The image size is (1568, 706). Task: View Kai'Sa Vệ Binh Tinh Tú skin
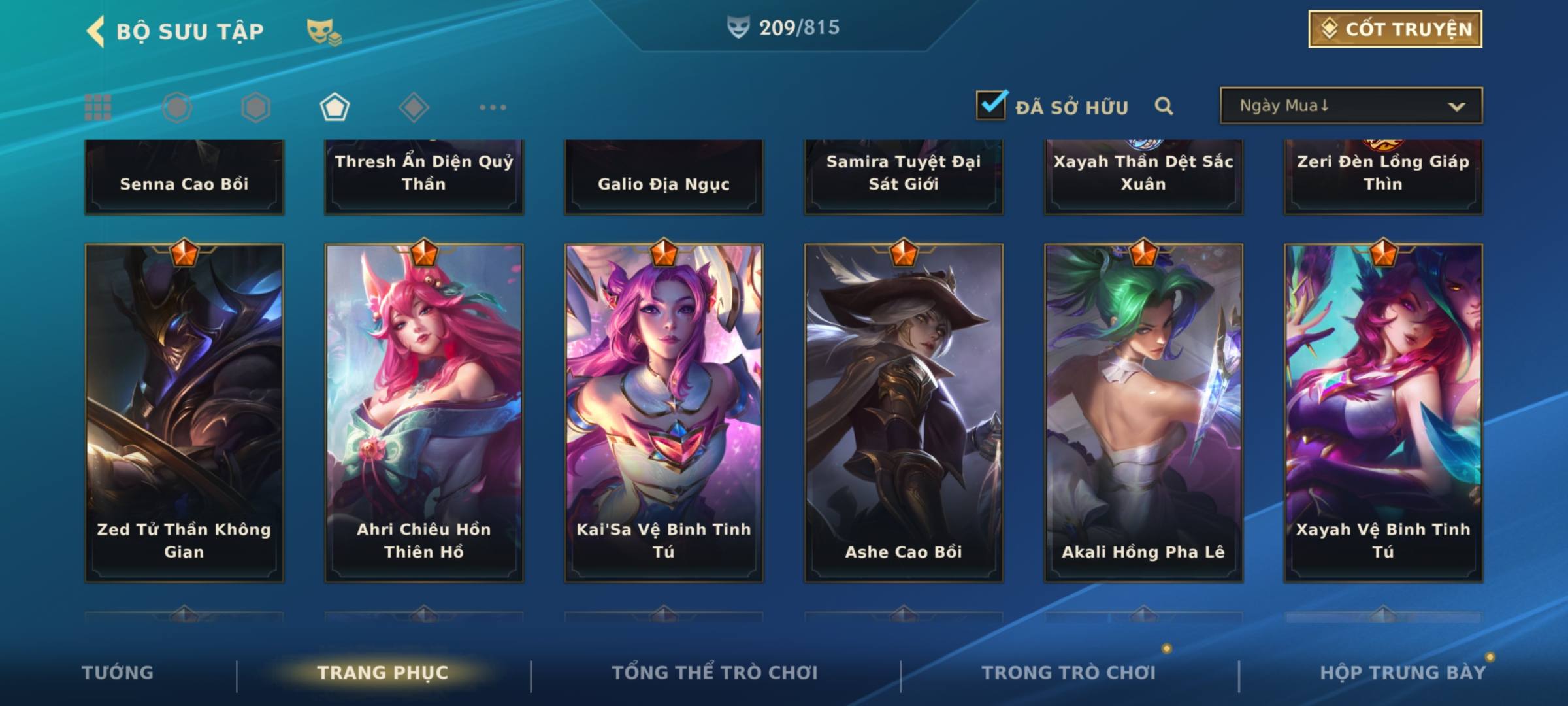pyautogui.click(x=664, y=412)
